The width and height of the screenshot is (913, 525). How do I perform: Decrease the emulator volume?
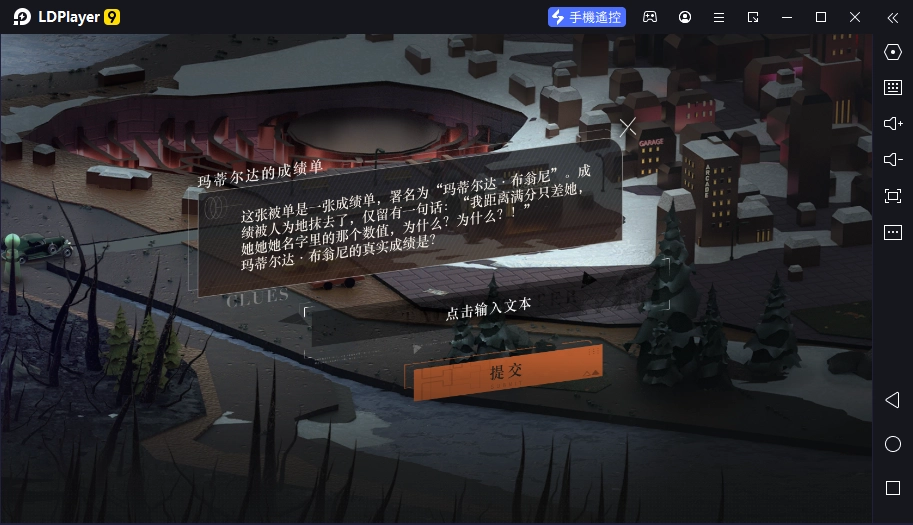[893, 160]
